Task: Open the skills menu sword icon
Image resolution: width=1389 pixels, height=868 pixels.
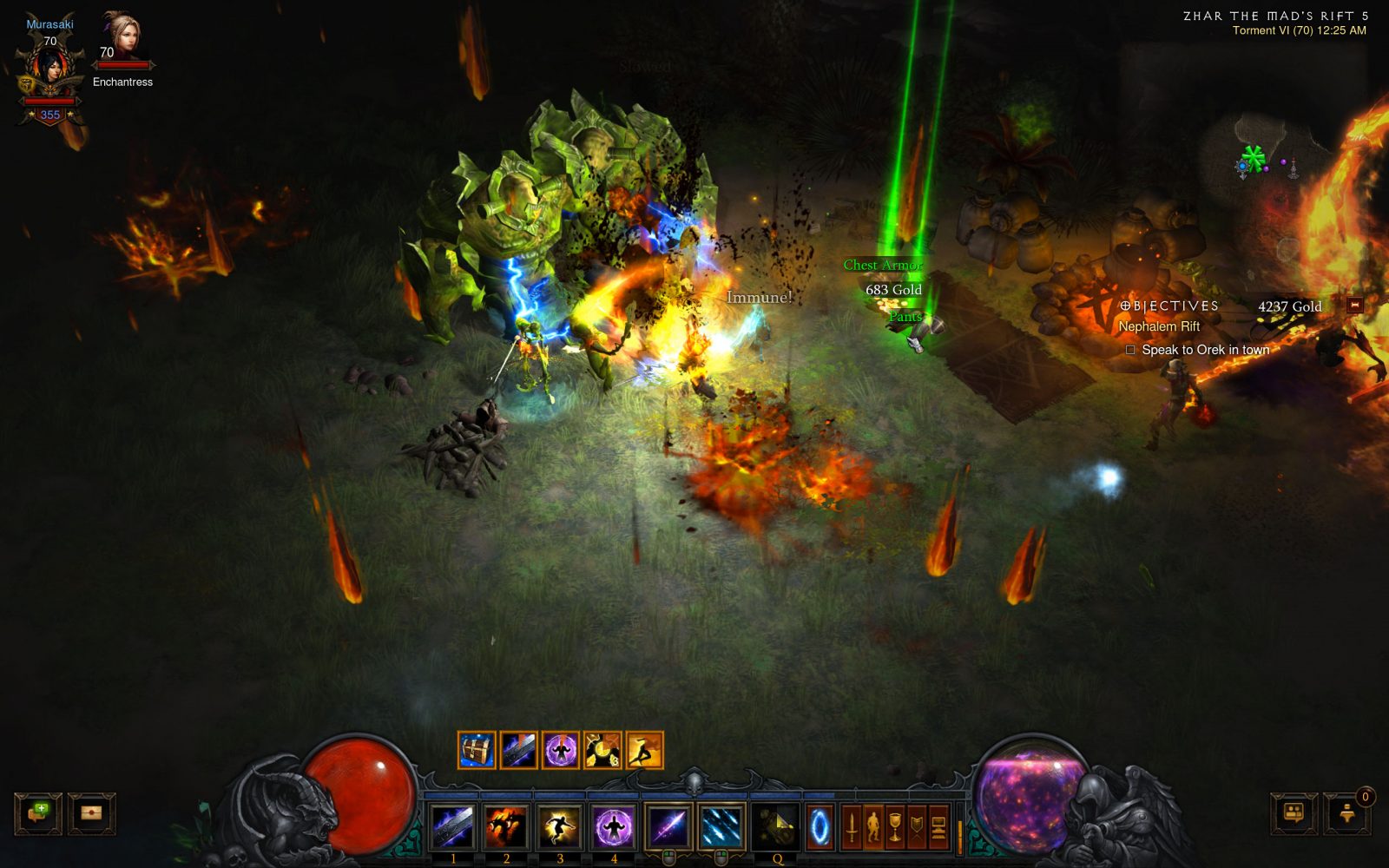Action: (x=852, y=826)
